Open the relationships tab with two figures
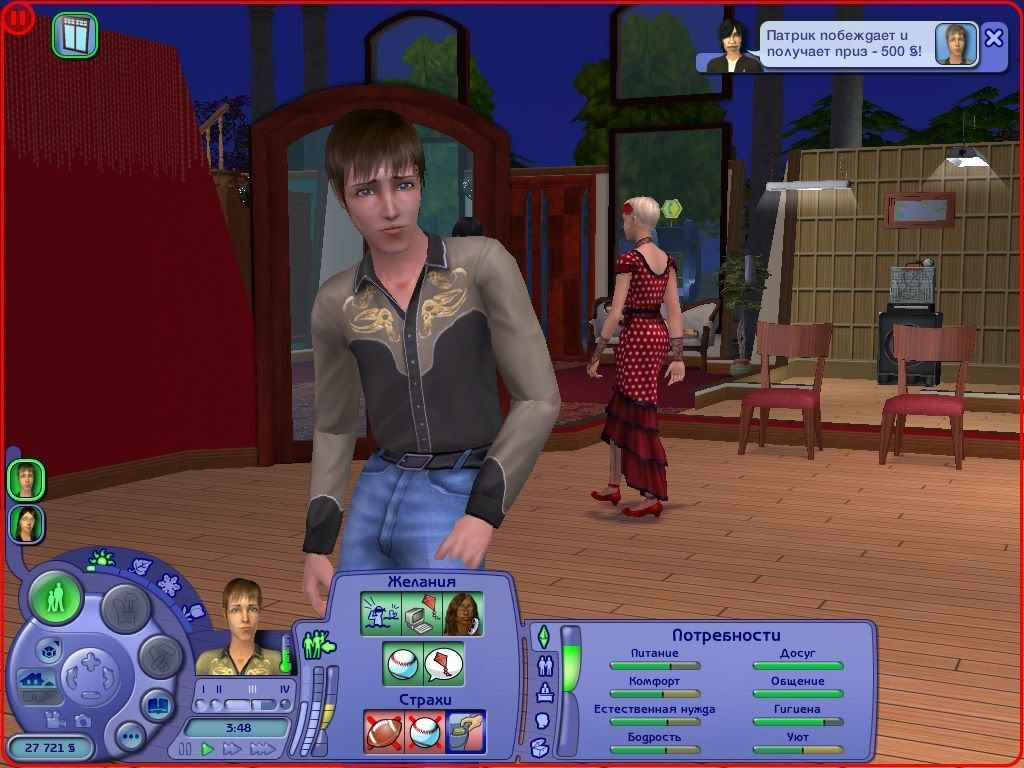 point(545,664)
